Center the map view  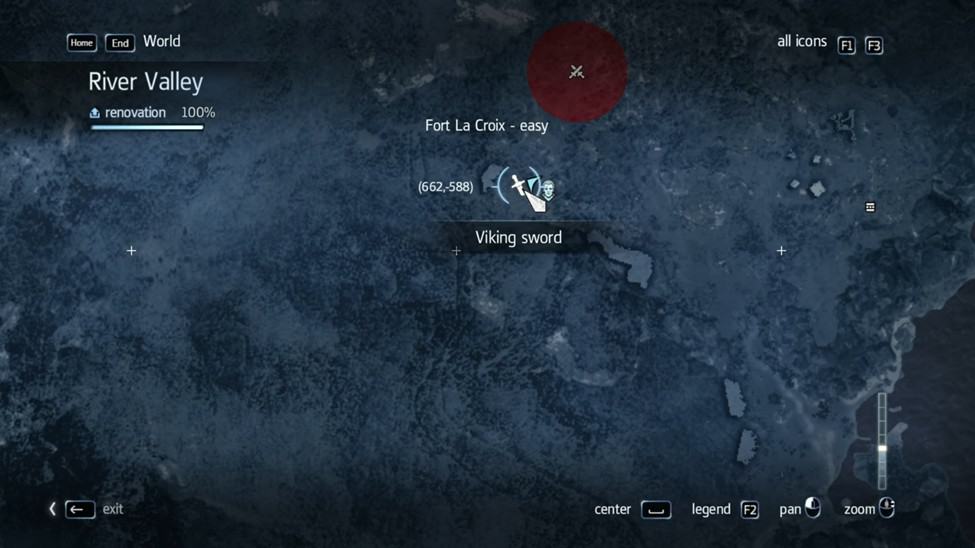(656, 510)
